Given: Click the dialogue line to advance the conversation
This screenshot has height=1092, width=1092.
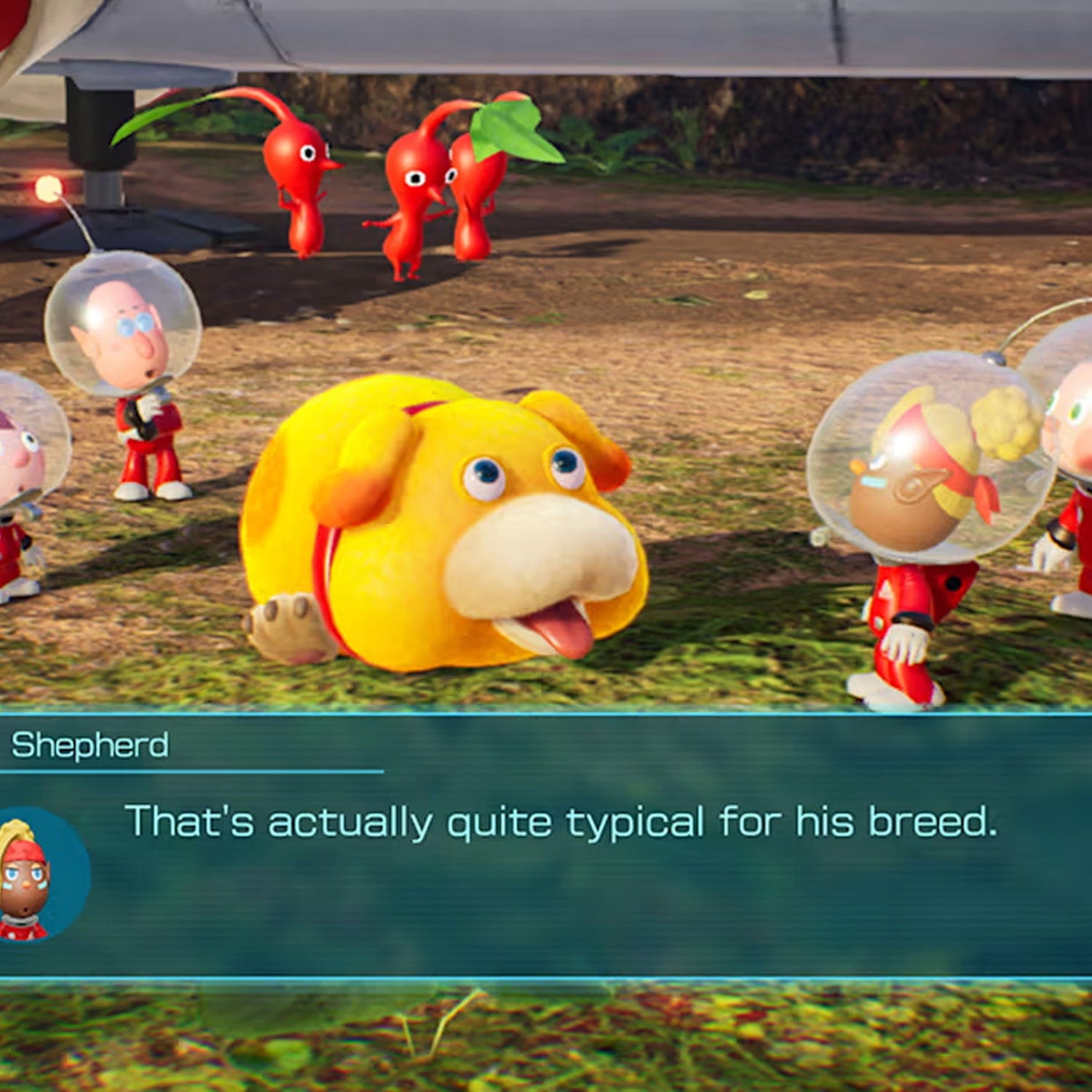Looking at the screenshot, I should click(561, 822).
